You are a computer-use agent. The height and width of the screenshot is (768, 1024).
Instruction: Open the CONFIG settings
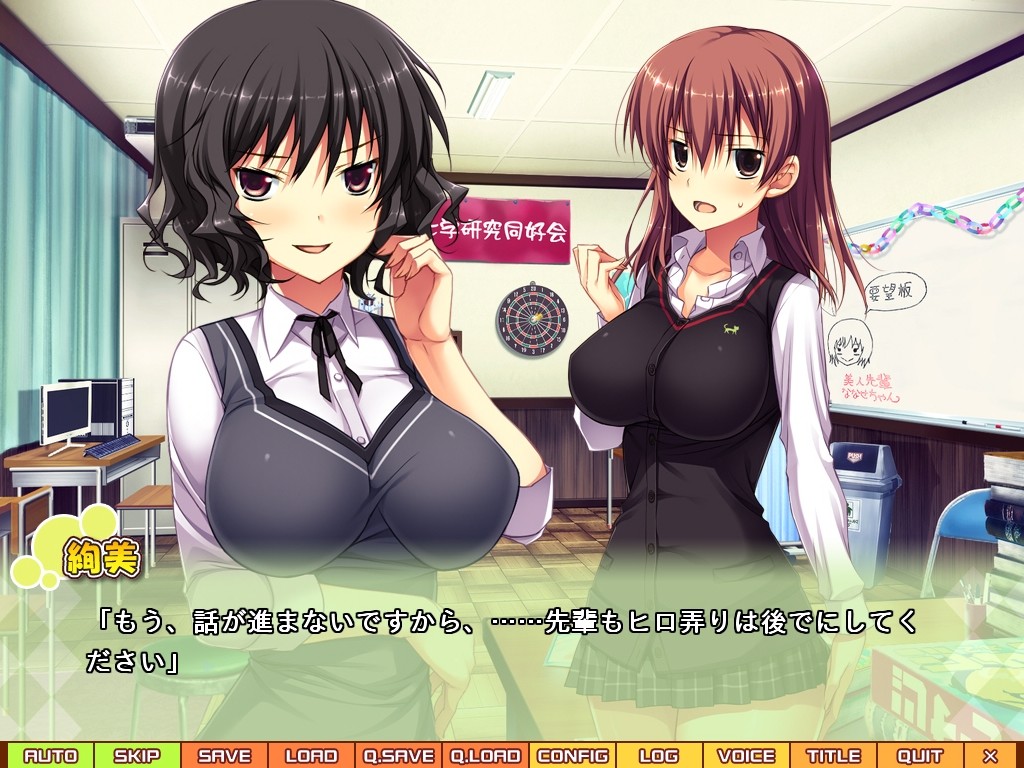572,756
